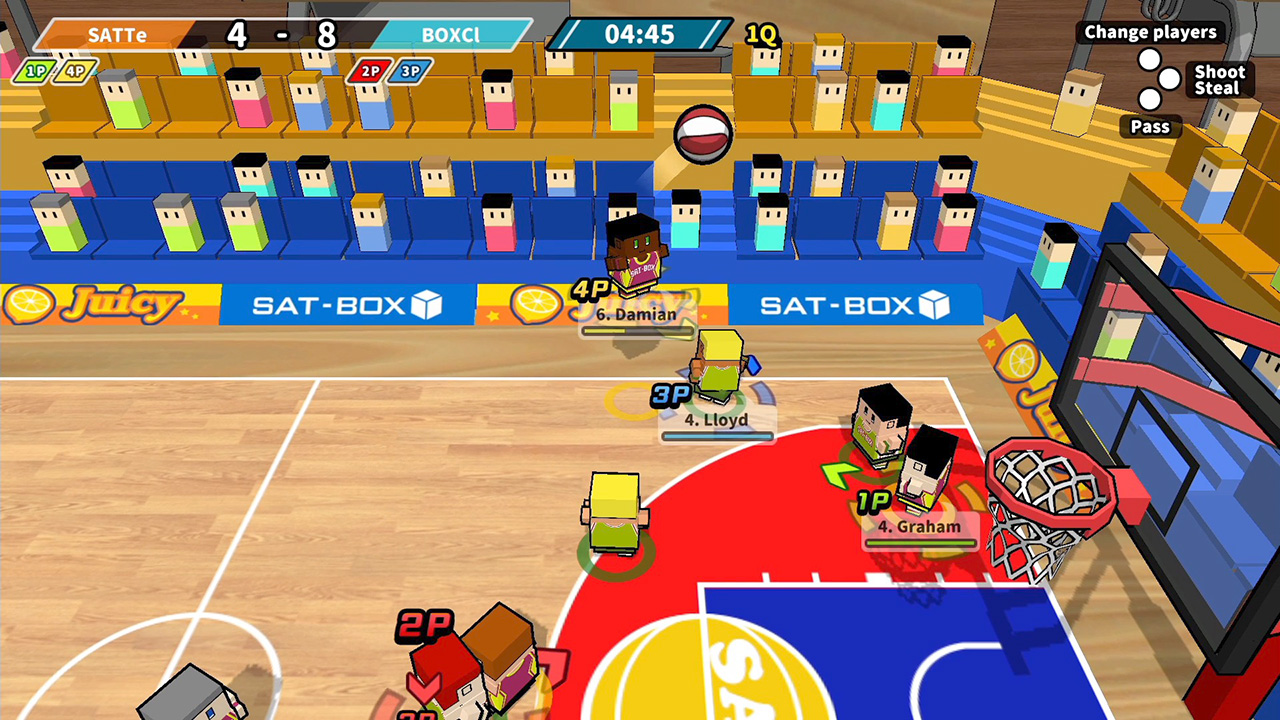Click the player label 6. Damian
Image resolution: width=1280 pixels, height=720 pixels.
click(638, 315)
